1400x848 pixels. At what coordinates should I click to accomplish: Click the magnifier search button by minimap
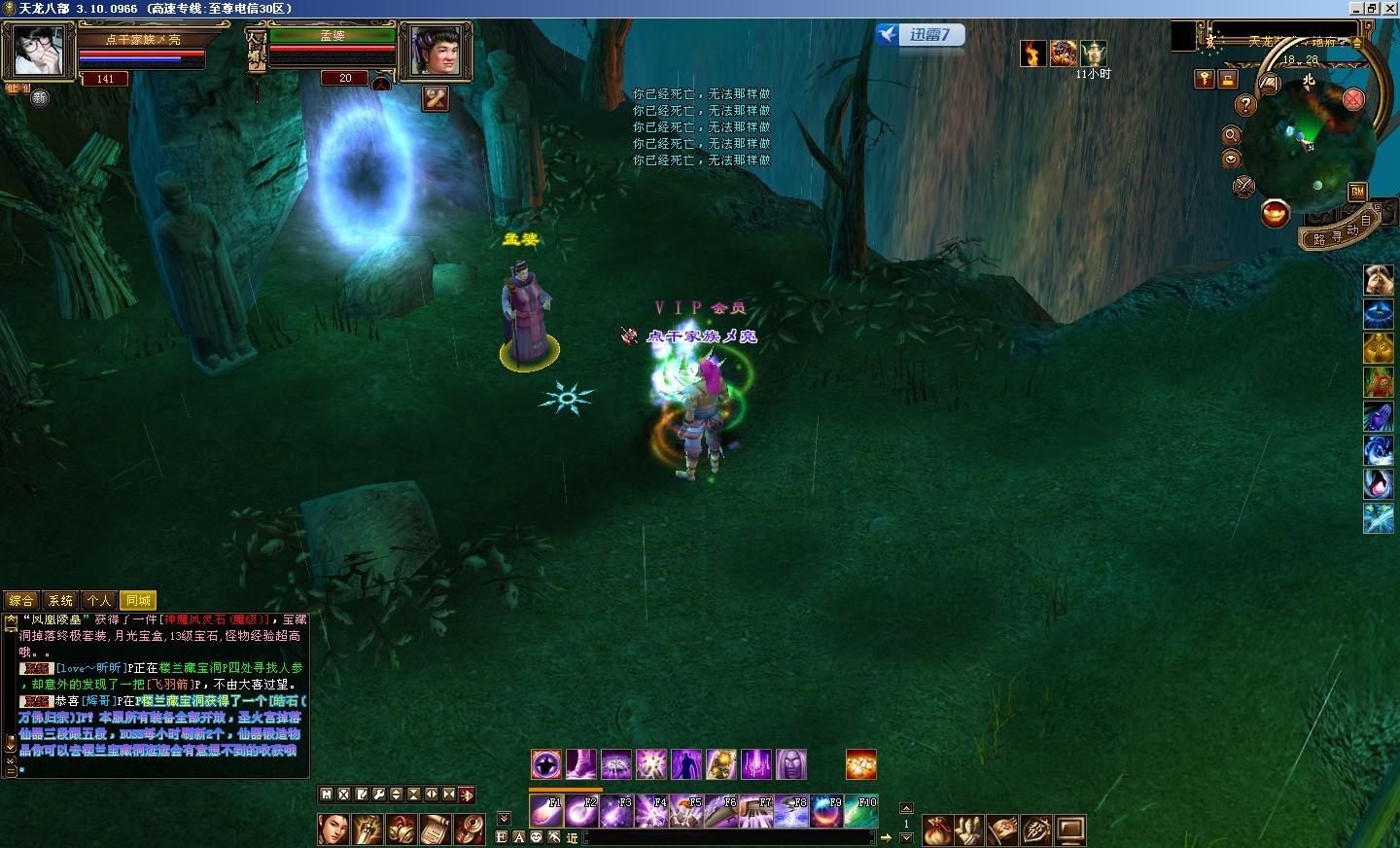coord(1231,135)
